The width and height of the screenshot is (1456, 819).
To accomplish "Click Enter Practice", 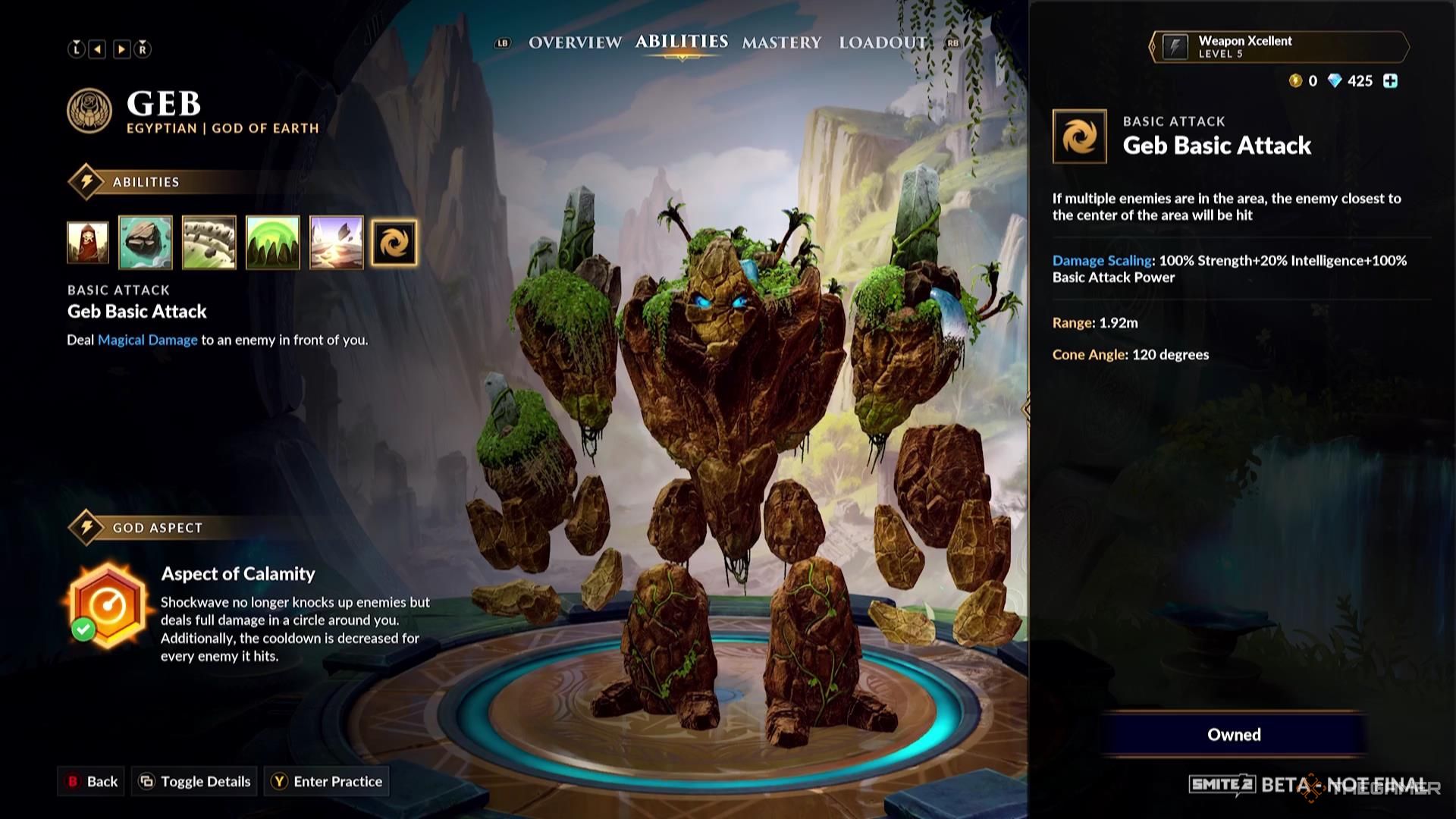I will tap(326, 781).
